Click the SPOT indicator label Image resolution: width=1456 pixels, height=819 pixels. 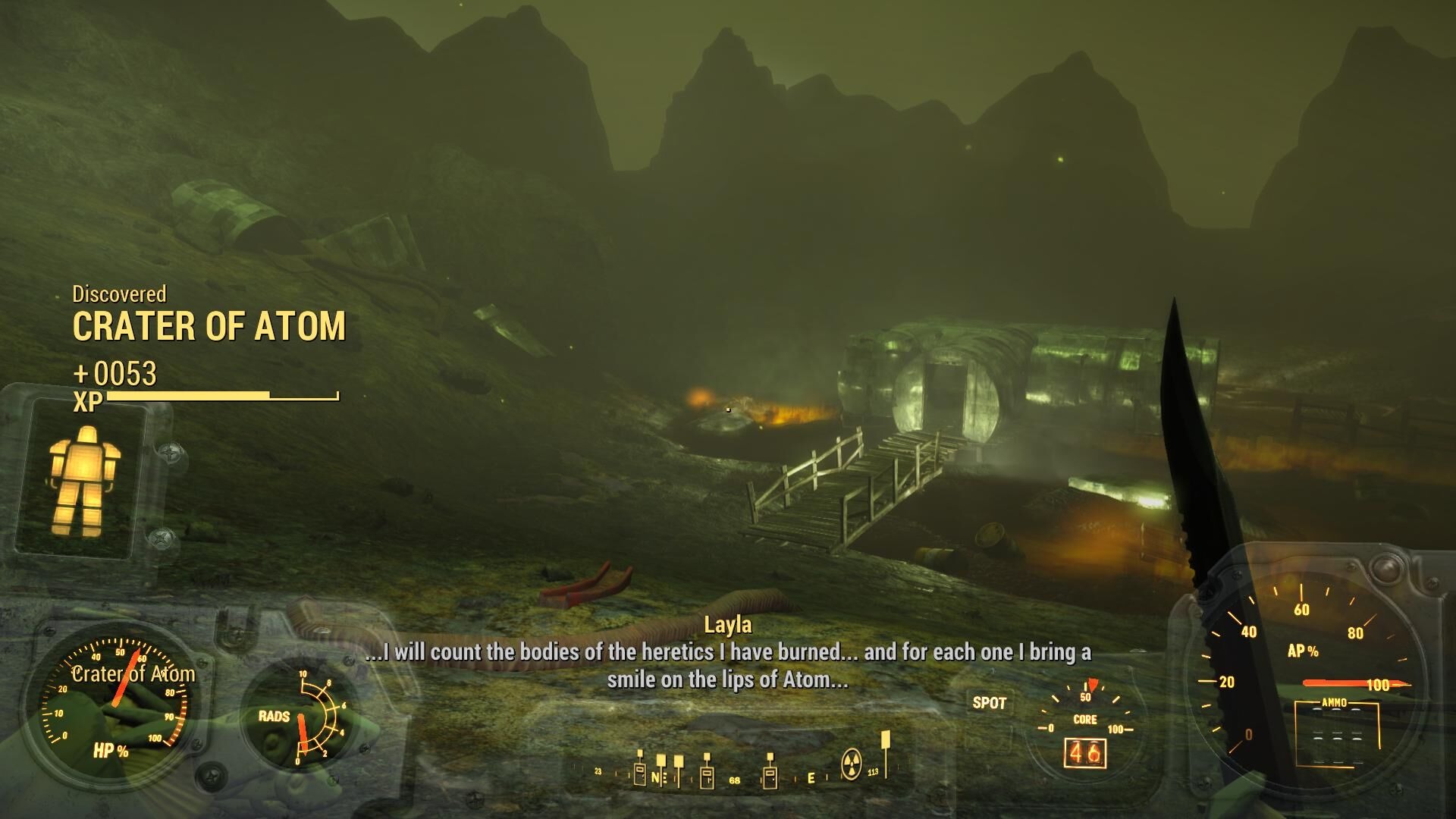point(991,703)
